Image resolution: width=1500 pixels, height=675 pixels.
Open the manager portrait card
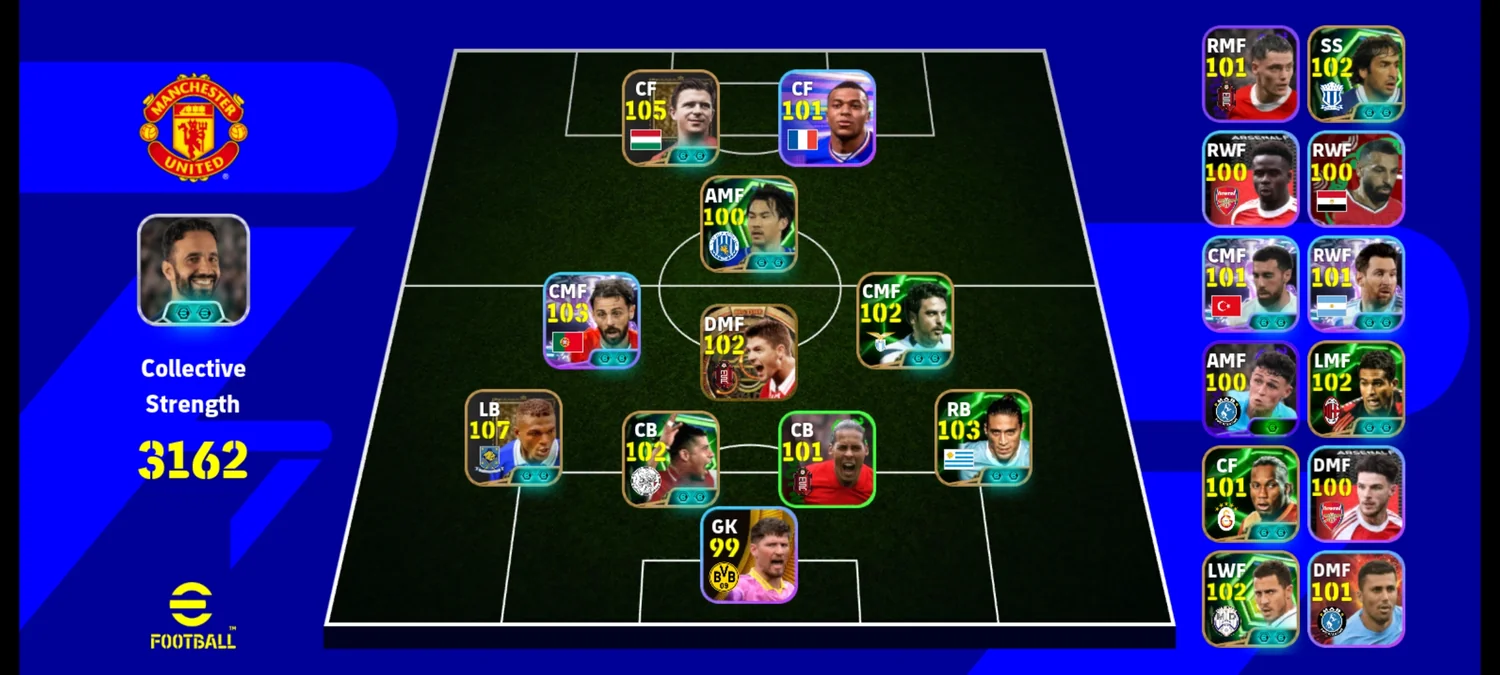[x=193, y=269]
